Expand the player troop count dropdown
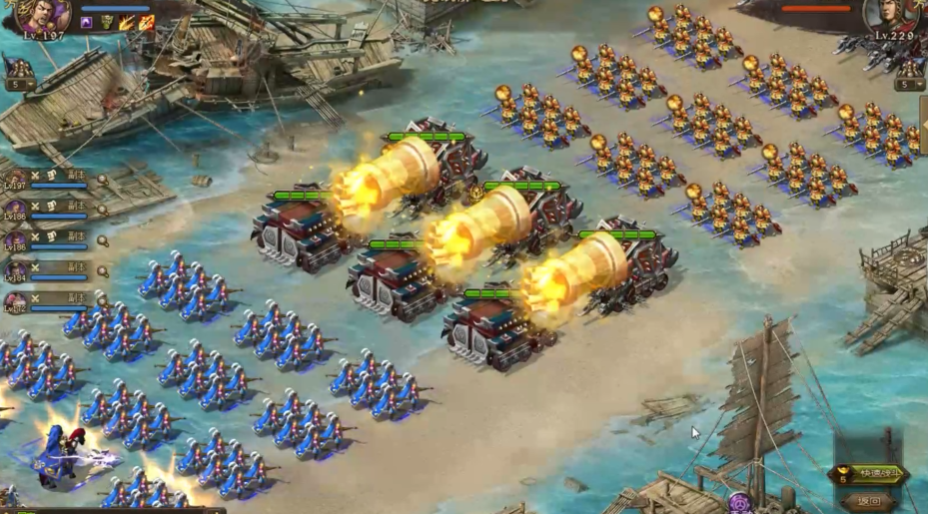This screenshot has height=514, width=928. pyautogui.click(x=18, y=85)
